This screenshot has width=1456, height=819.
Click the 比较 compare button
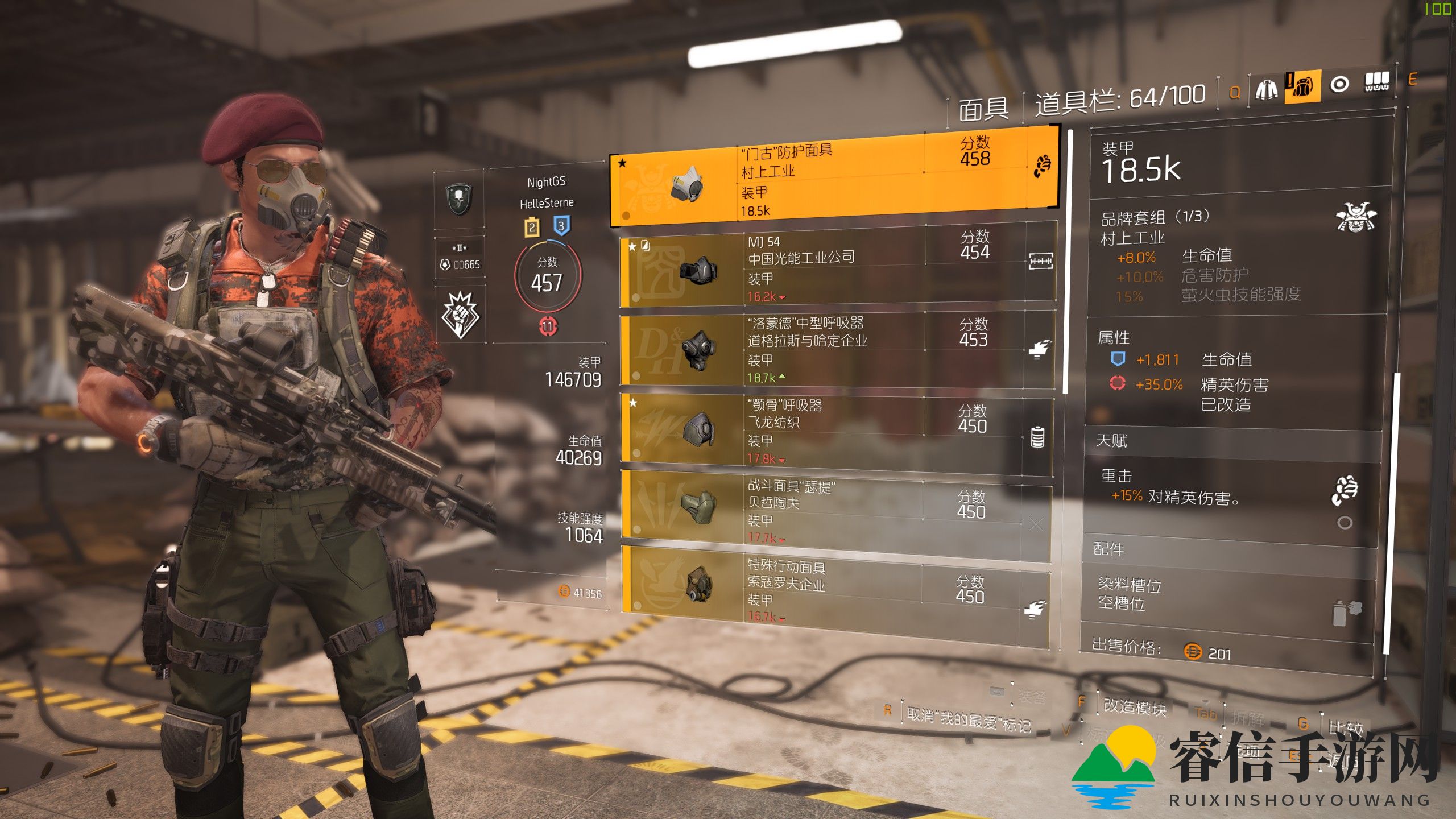click(1346, 727)
